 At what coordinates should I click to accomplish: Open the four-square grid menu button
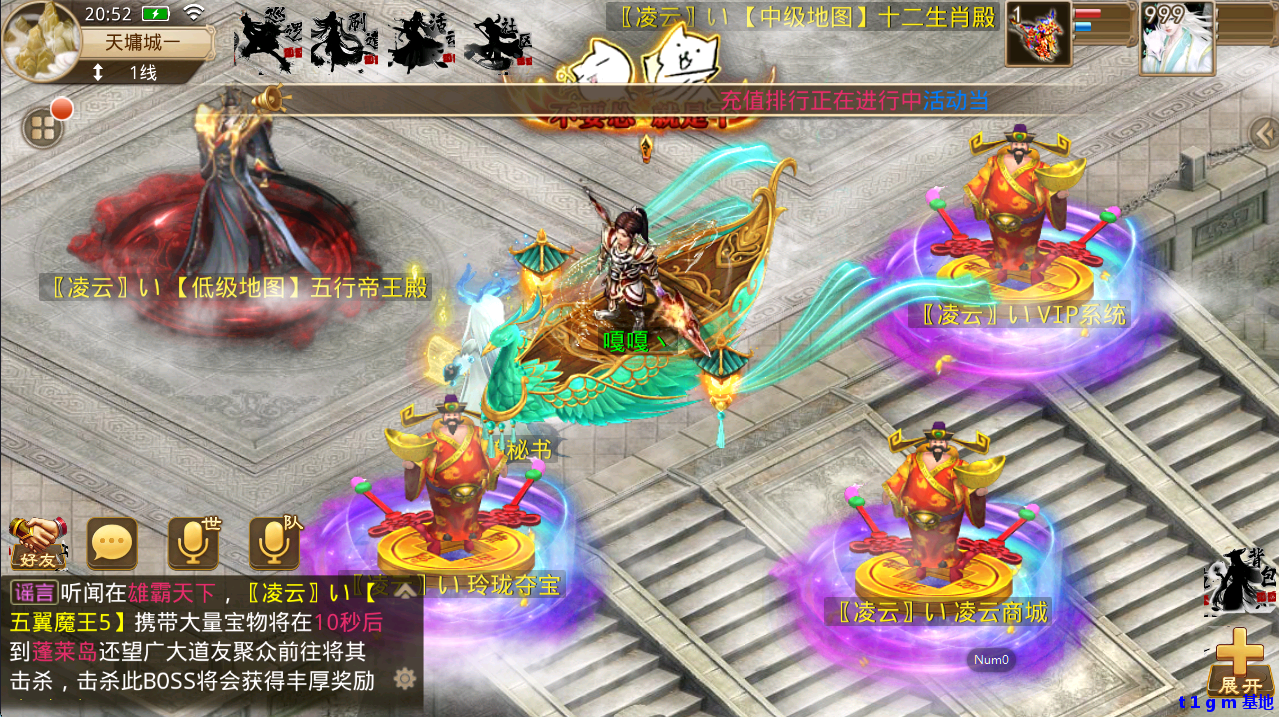tap(42, 128)
